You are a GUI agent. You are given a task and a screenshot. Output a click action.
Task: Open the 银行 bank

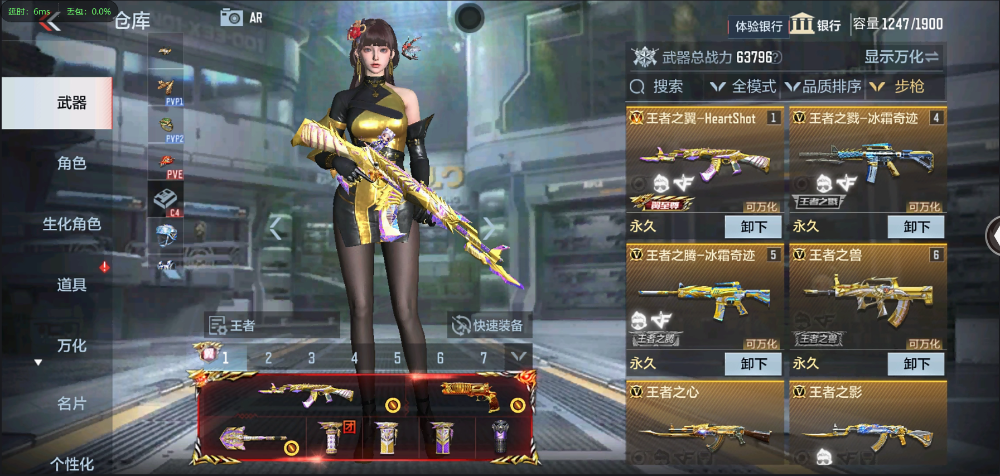(x=815, y=25)
